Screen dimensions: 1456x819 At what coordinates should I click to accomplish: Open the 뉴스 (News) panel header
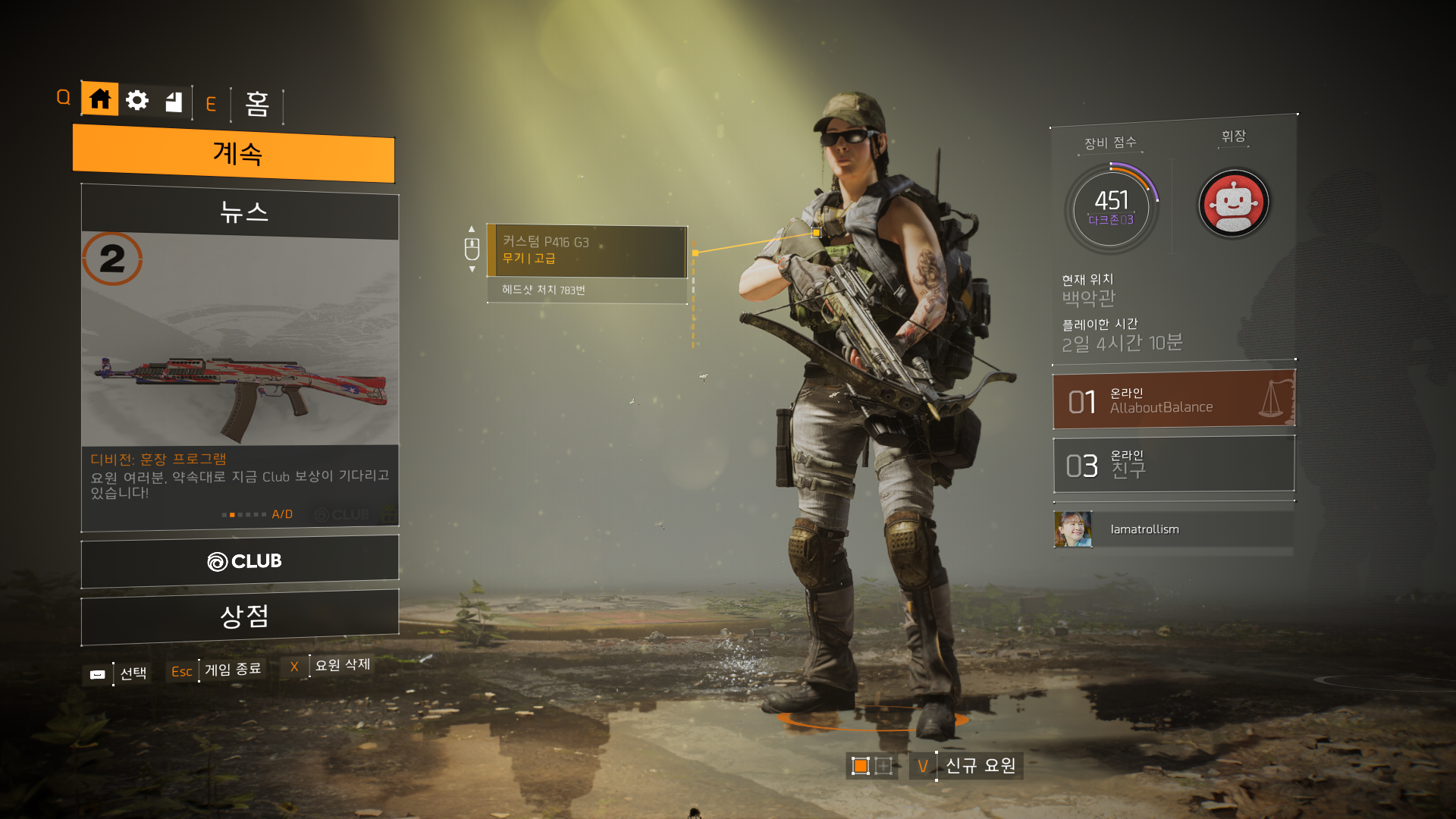[240, 212]
